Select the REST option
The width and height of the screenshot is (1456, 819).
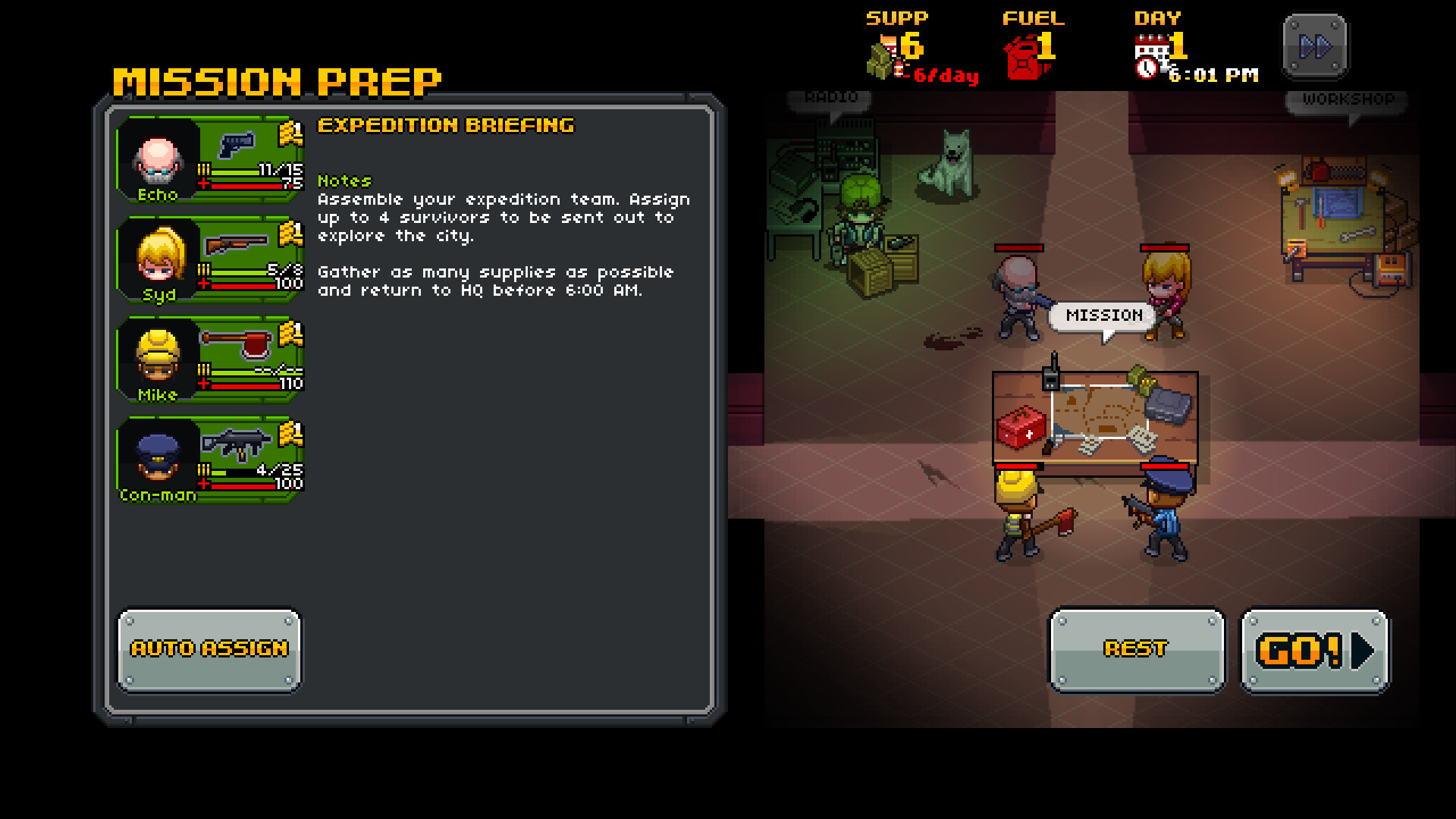pos(1135,648)
